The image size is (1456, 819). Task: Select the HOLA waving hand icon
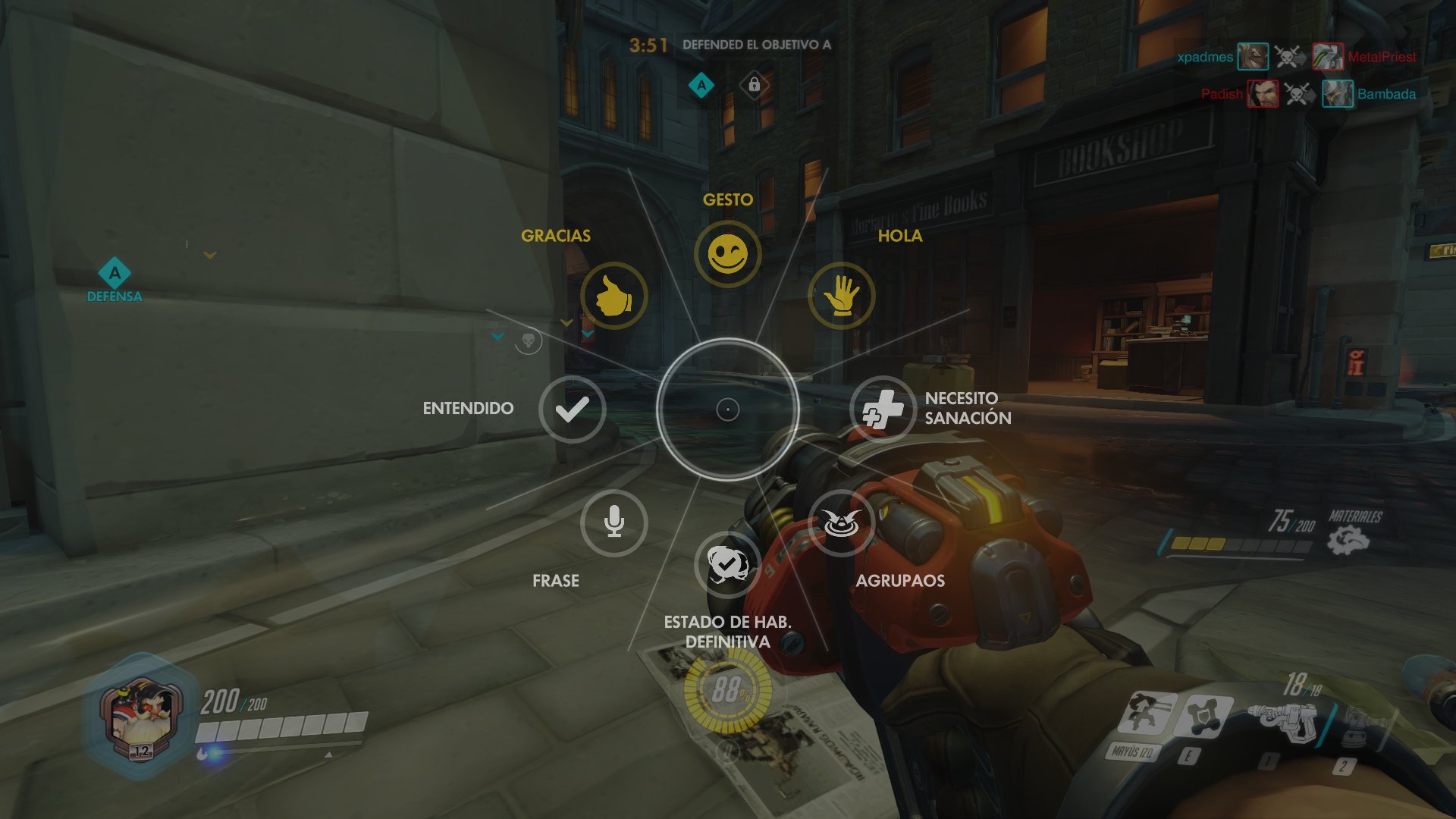pyautogui.click(x=842, y=297)
